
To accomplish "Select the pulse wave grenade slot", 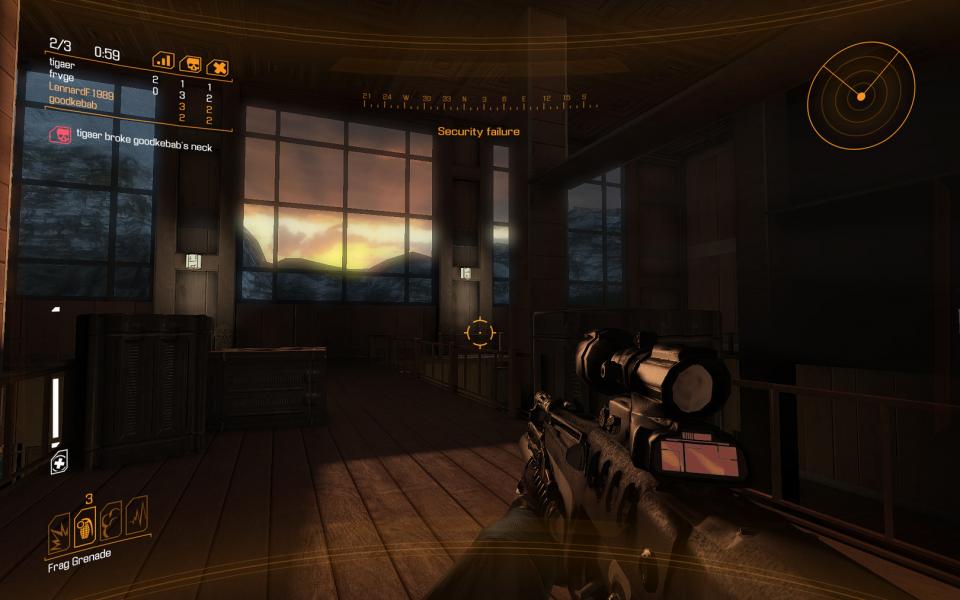I will [136, 512].
